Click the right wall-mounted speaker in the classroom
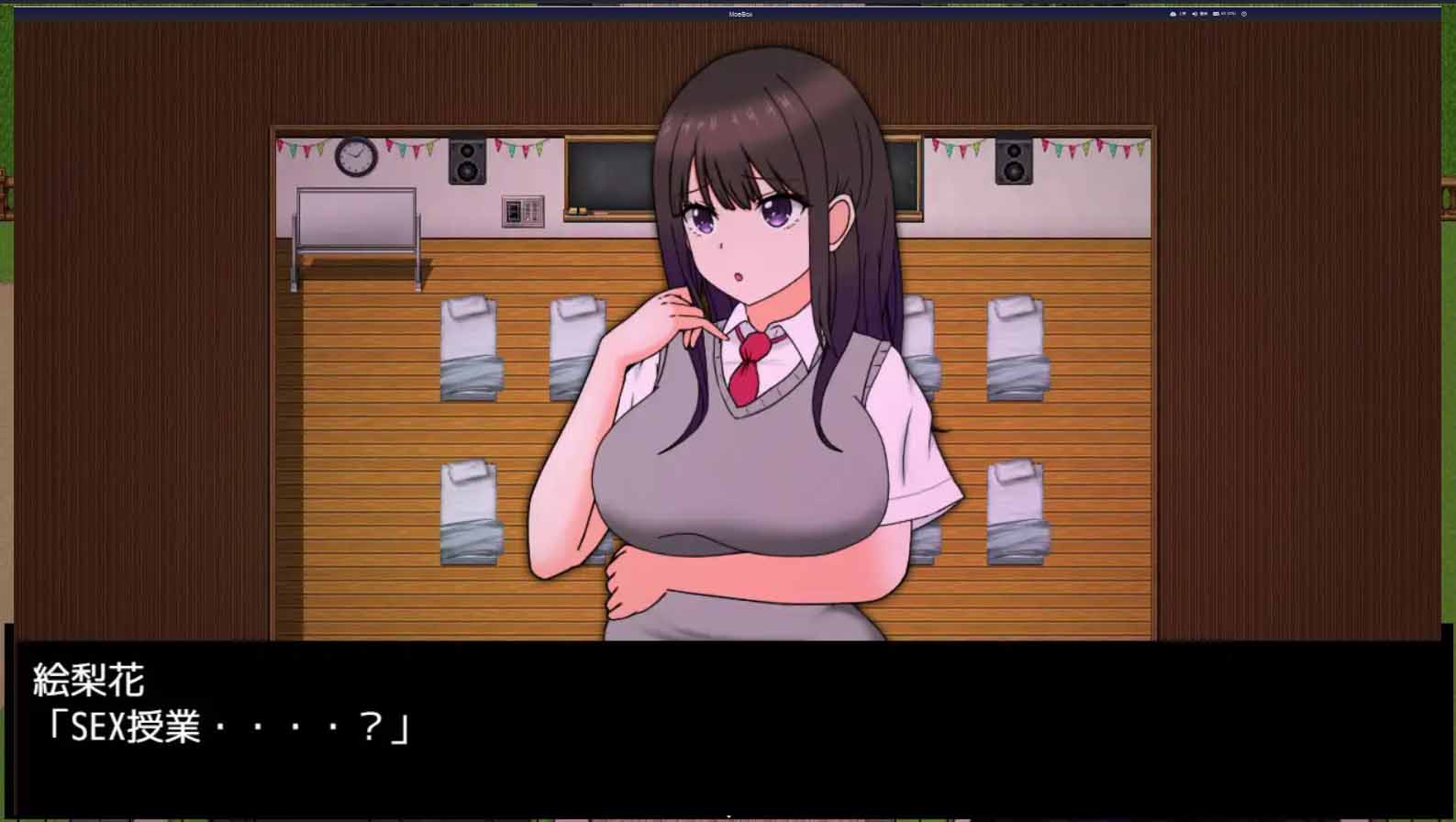1456x822 pixels. click(x=1014, y=162)
